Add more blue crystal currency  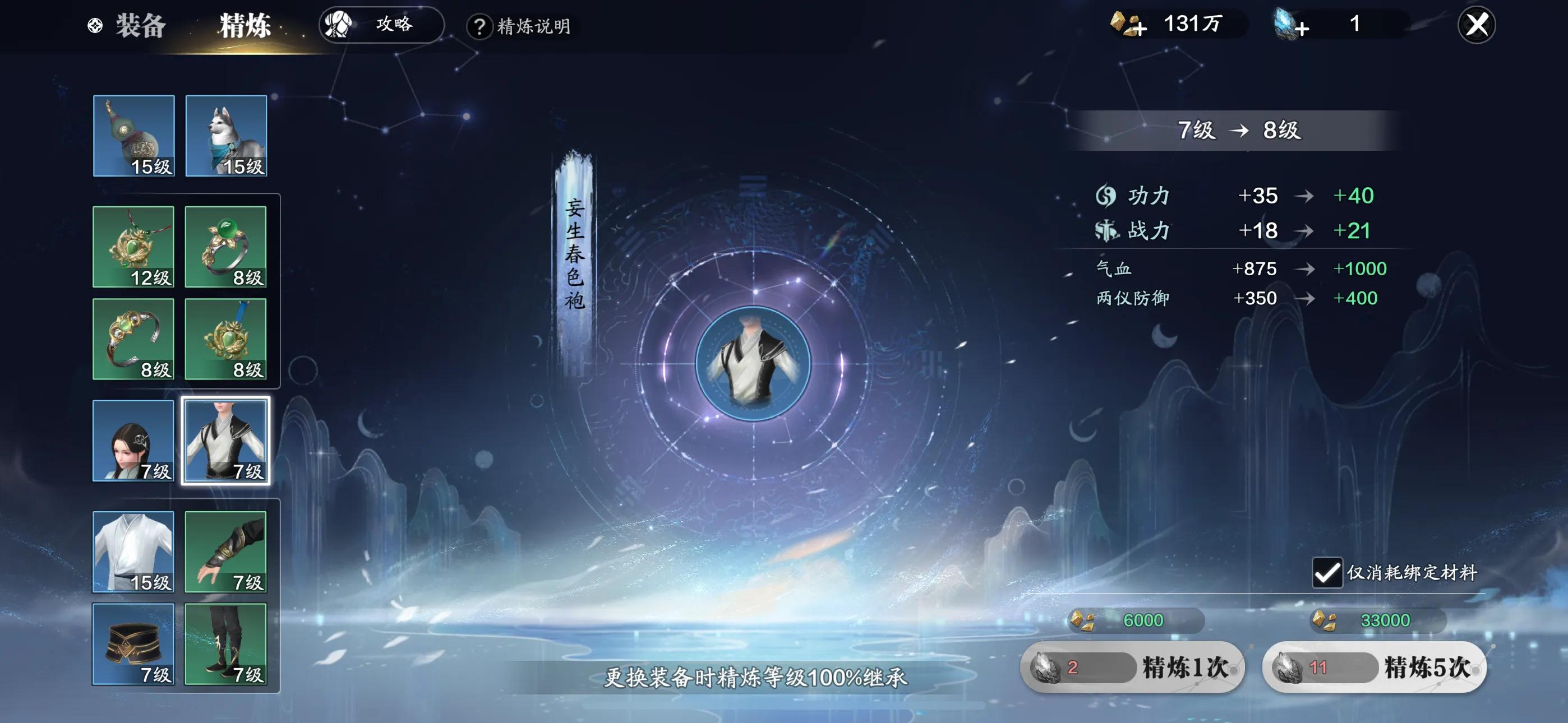pos(1291,25)
